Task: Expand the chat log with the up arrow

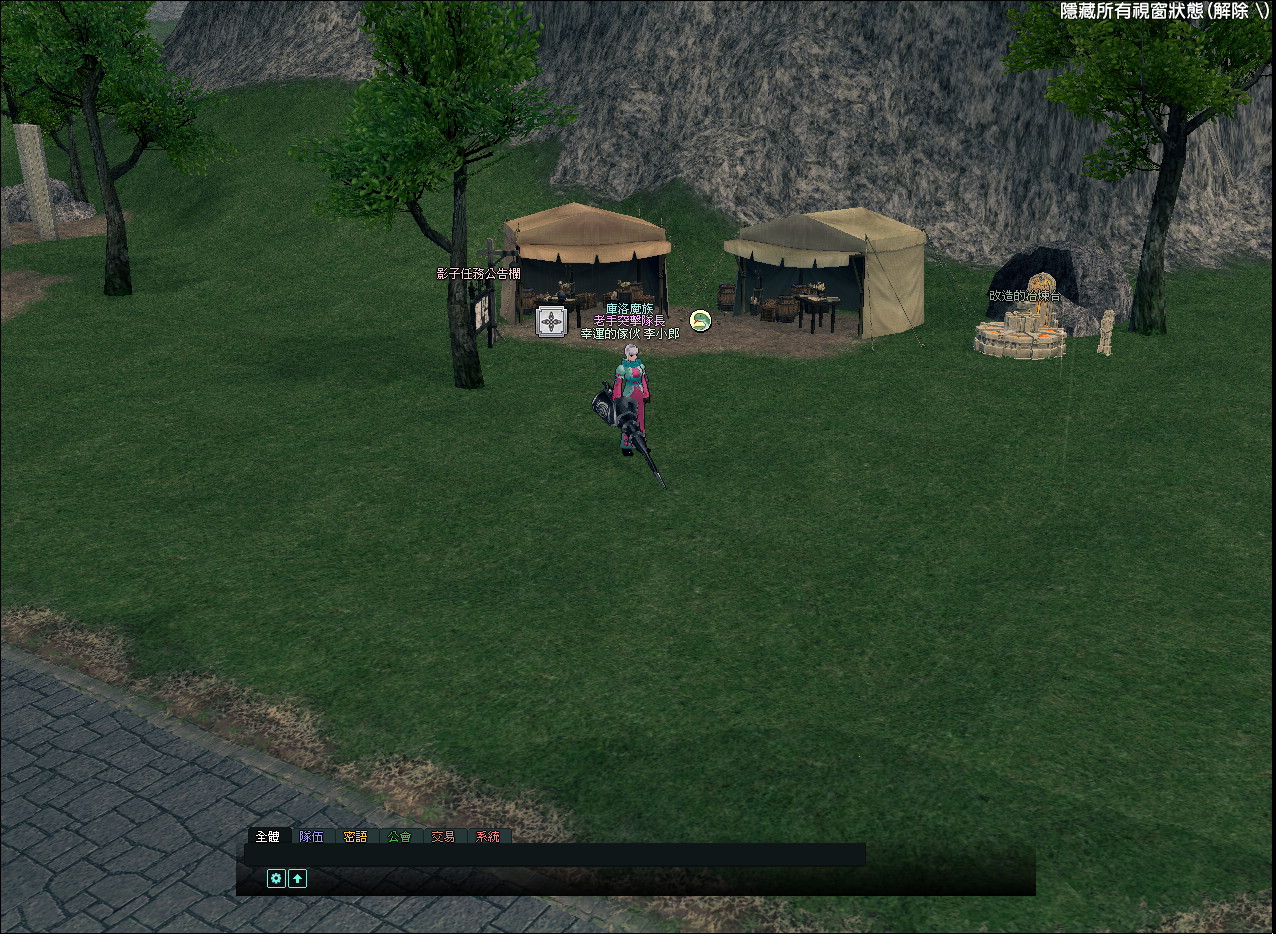Action: pos(297,878)
